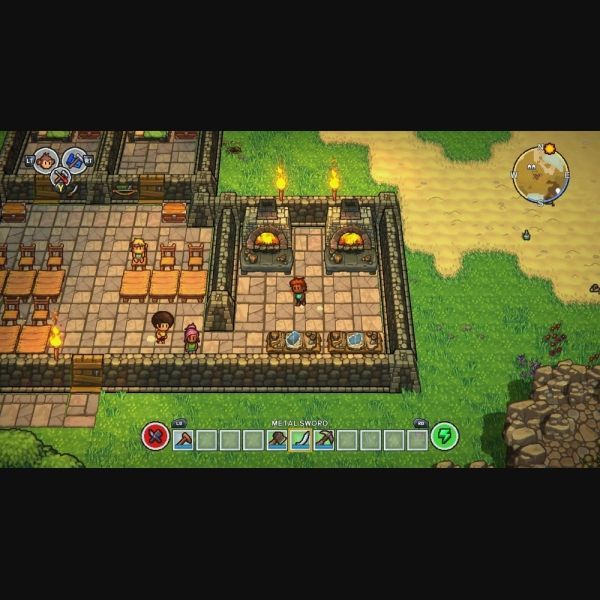Select the shovel in the first hotbar slot
The width and height of the screenshot is (600, 600).
point(183,439)
